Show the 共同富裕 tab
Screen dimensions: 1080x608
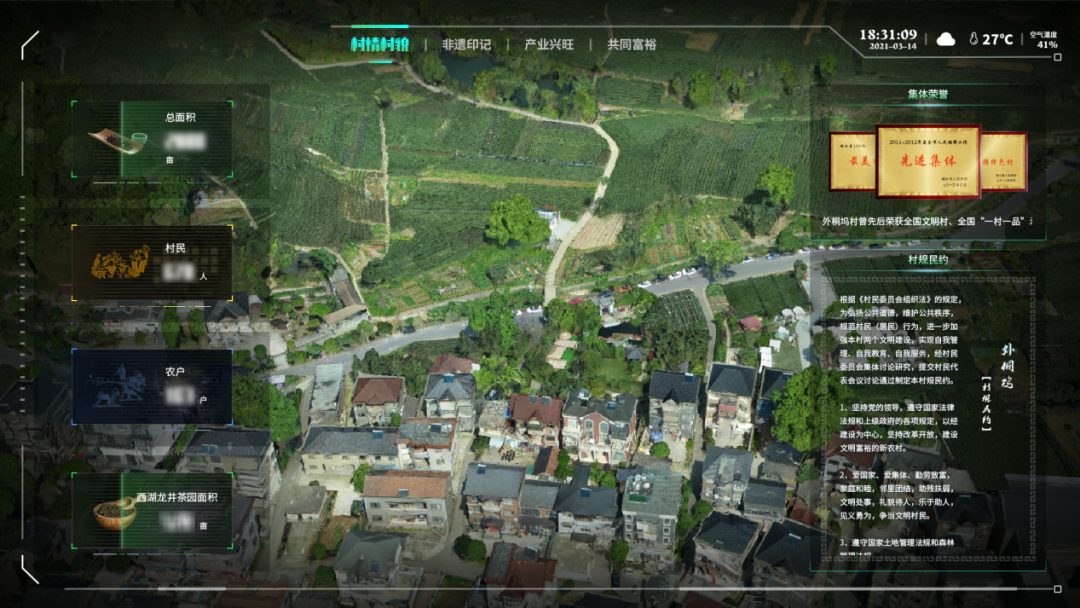point(632,45)
